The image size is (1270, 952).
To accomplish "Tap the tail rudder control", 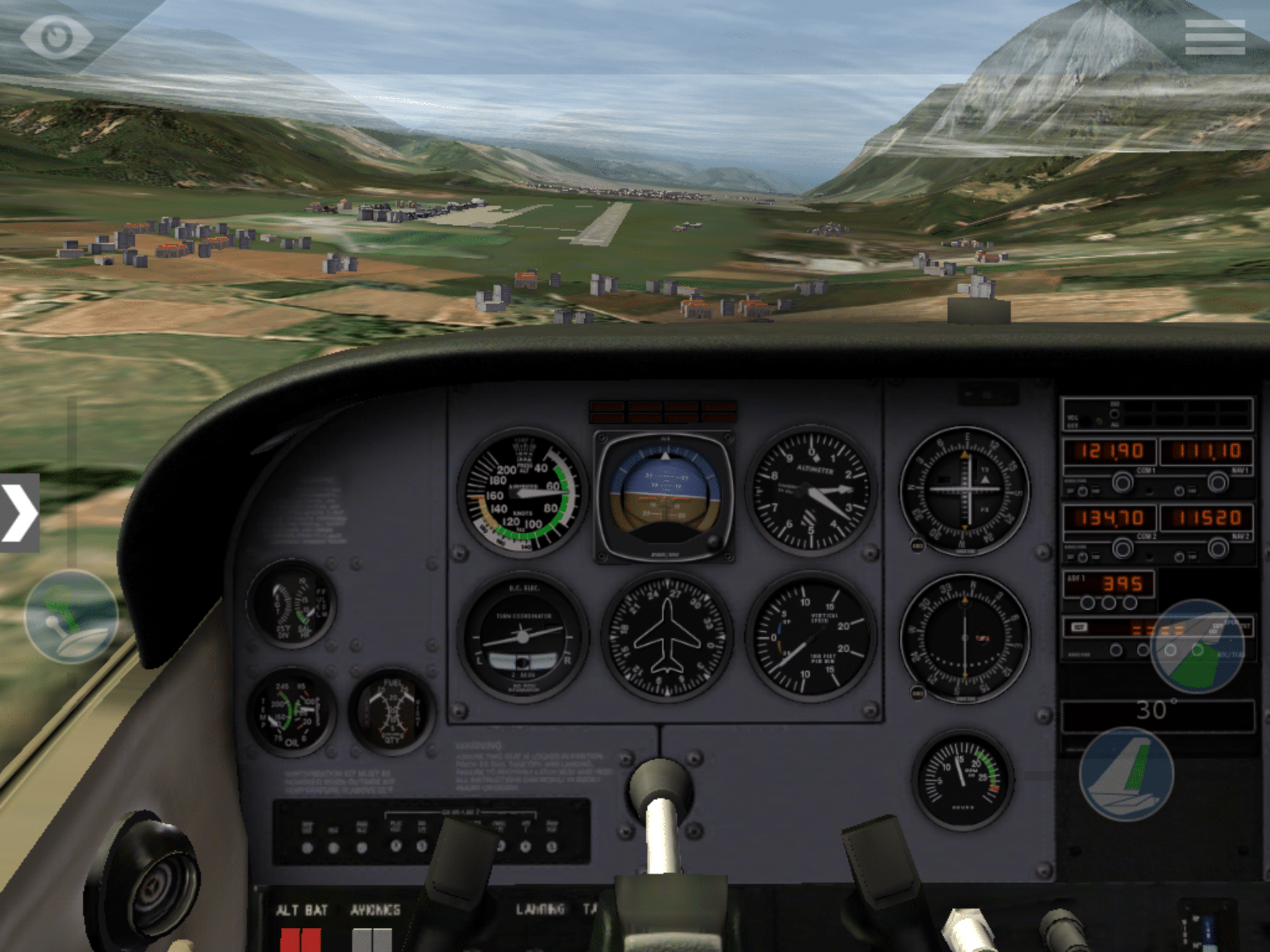I will tap(1126, 775).
